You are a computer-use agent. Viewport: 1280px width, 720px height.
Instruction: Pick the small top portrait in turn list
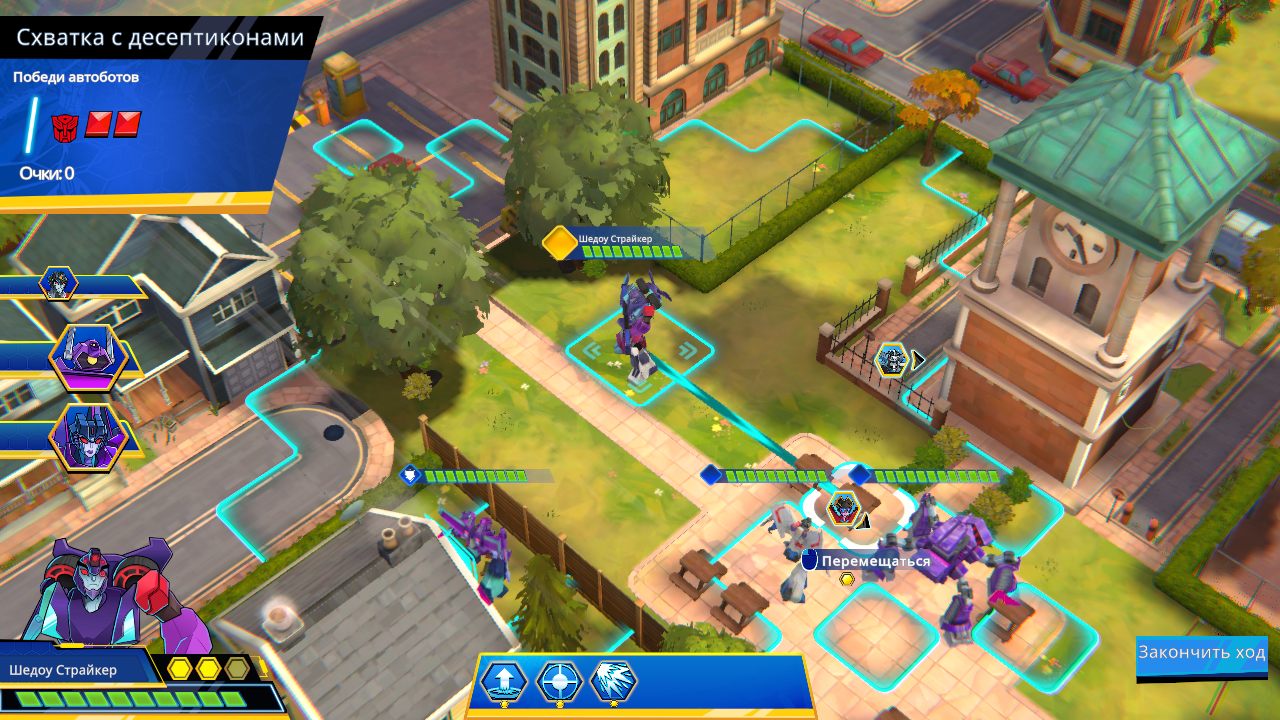tap(58, 284)
